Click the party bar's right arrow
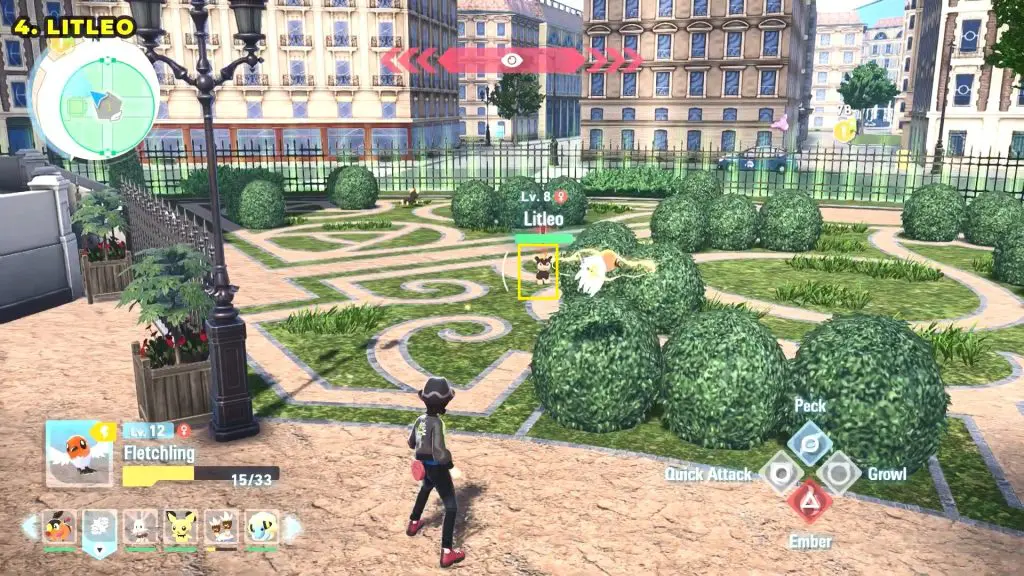The width and height of the screenshot is (1024, 576). pyautogui.click(x=291, y=526)
